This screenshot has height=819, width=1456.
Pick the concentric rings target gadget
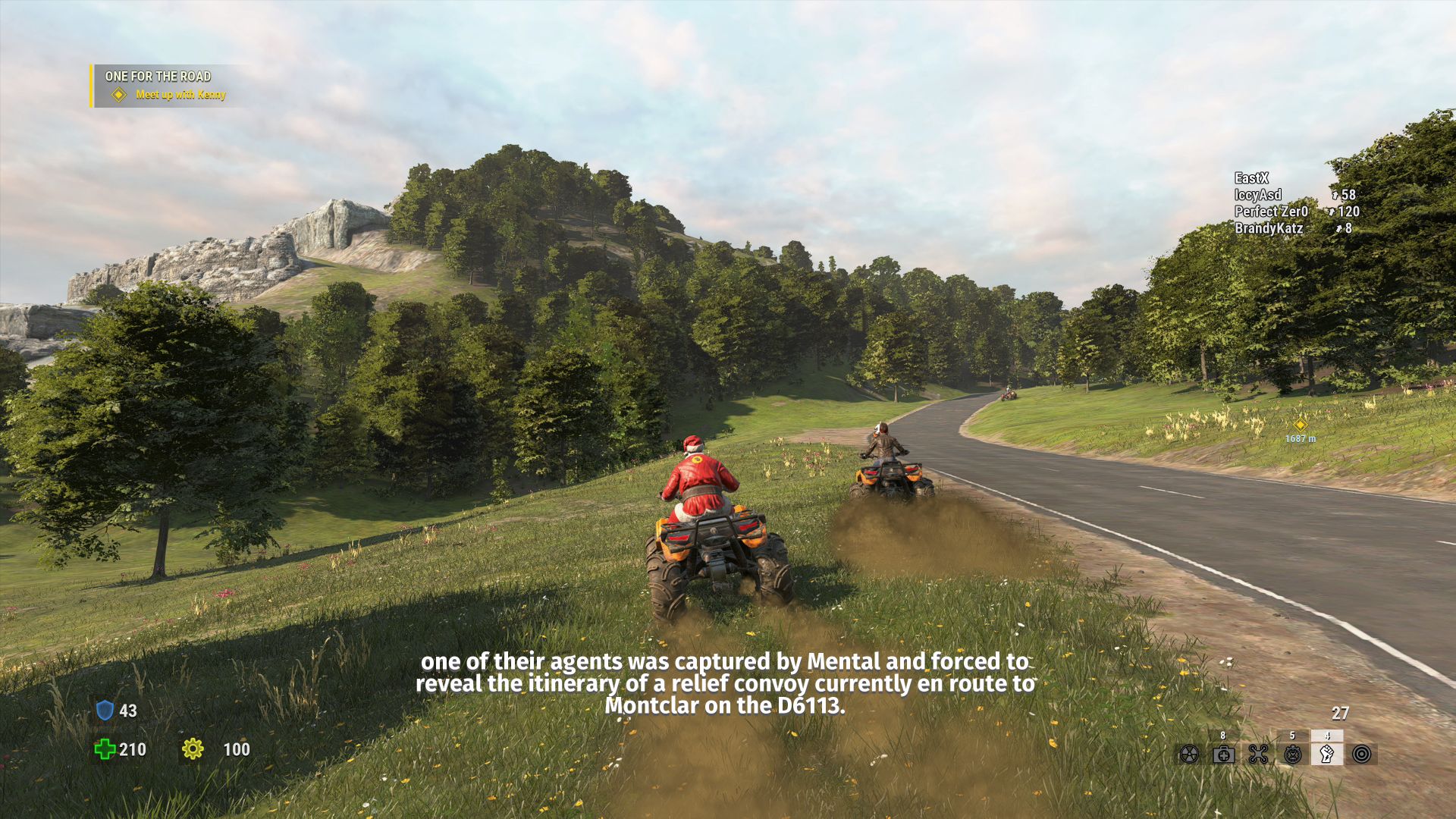[1362, 755]
